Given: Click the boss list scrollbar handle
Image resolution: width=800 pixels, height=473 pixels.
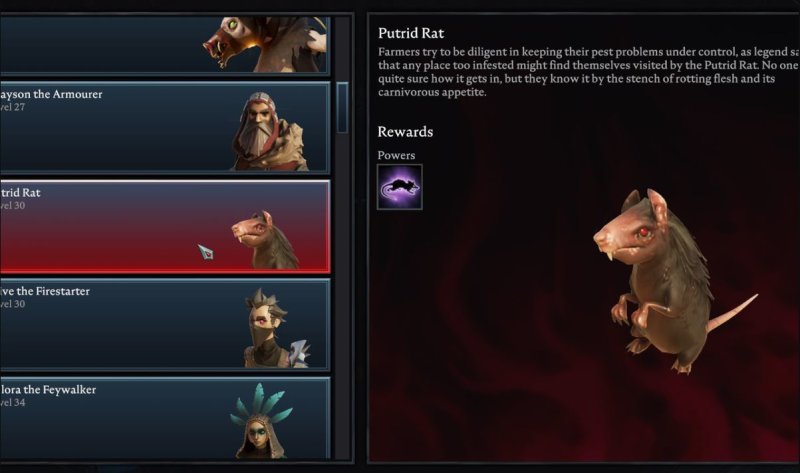Looking at the screenshot, I should click(342, 107).
